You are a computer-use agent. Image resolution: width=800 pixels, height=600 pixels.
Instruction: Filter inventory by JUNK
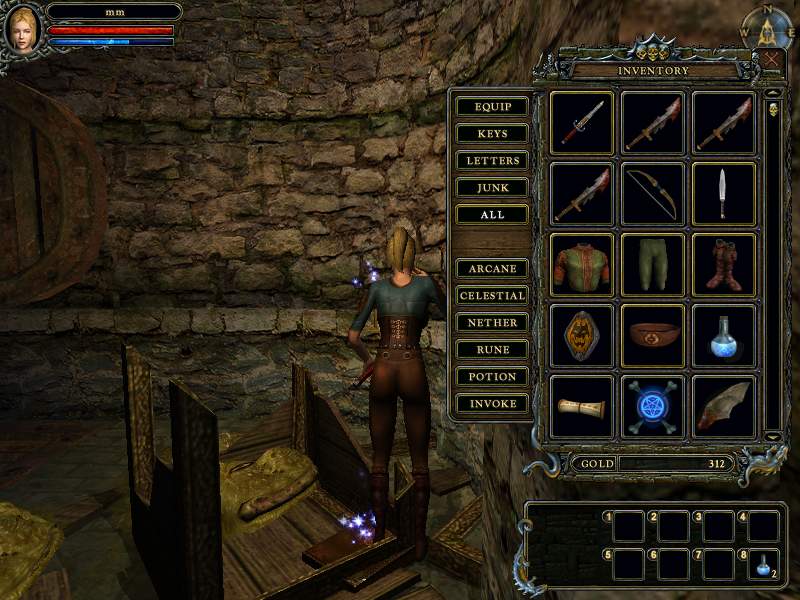point(492,188)
